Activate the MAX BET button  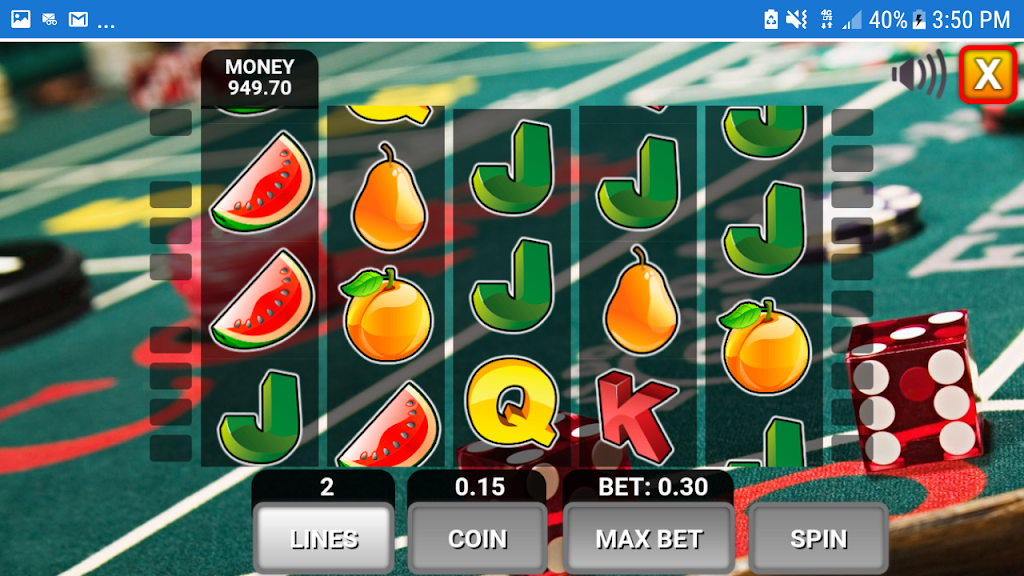pos(649,539)
